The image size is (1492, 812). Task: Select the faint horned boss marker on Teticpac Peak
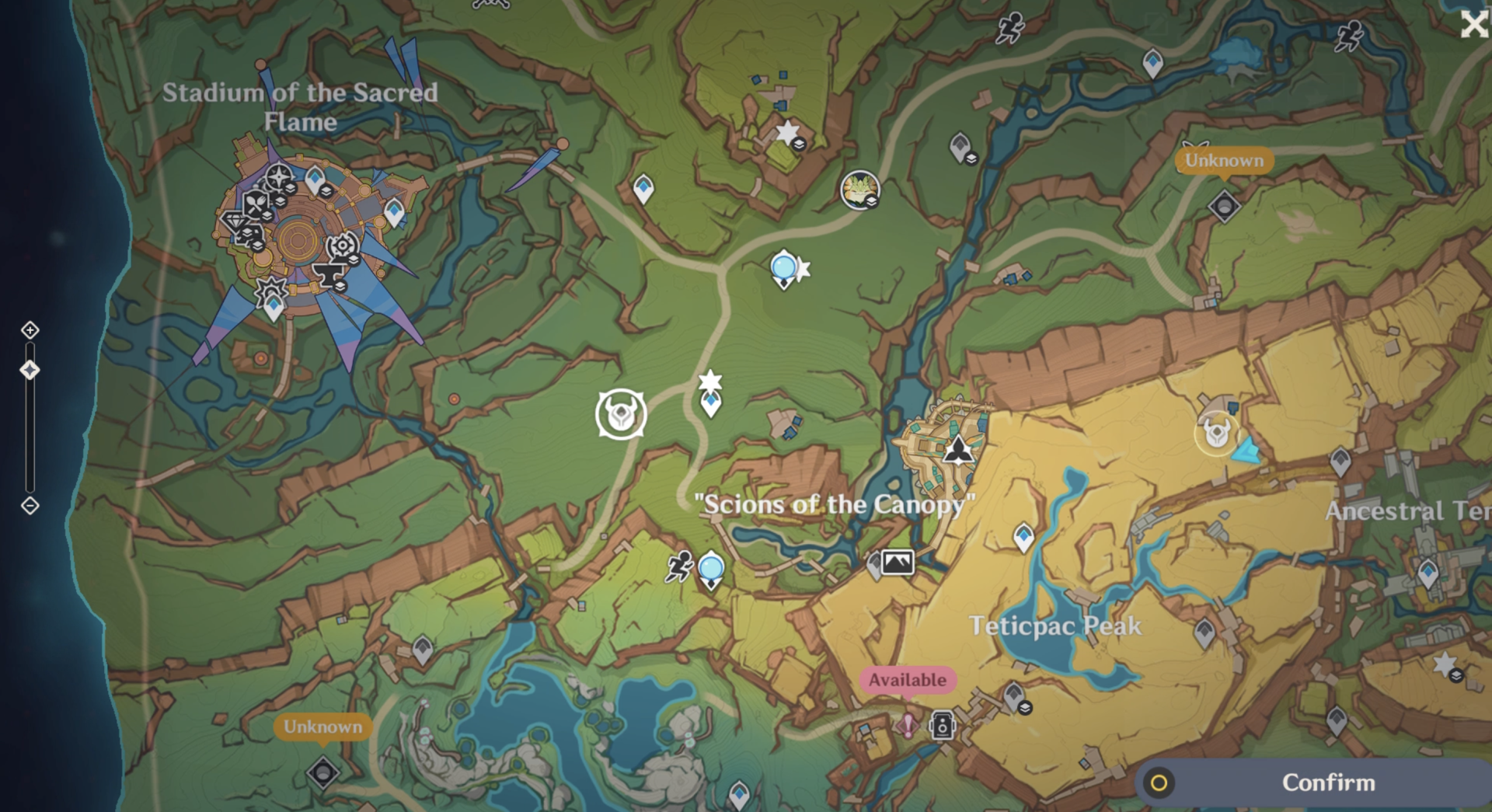coord(1216,432)
